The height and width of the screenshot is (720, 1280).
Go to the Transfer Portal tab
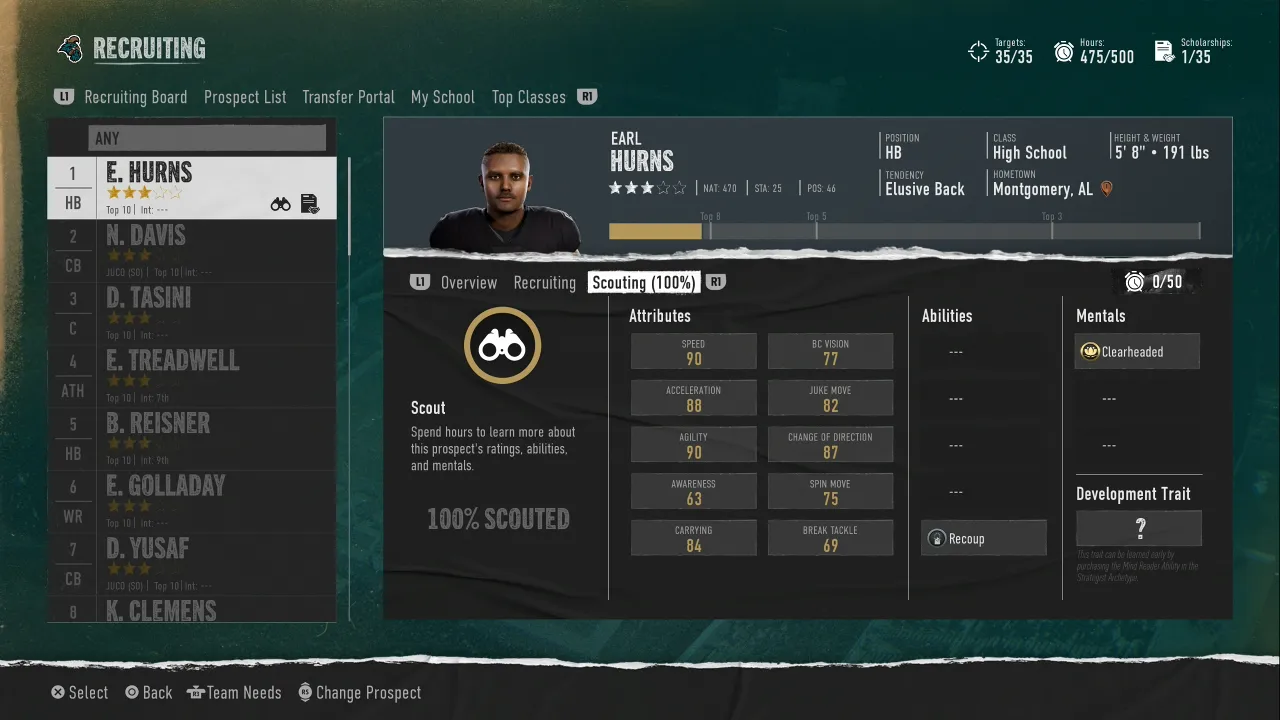(348, 97)
